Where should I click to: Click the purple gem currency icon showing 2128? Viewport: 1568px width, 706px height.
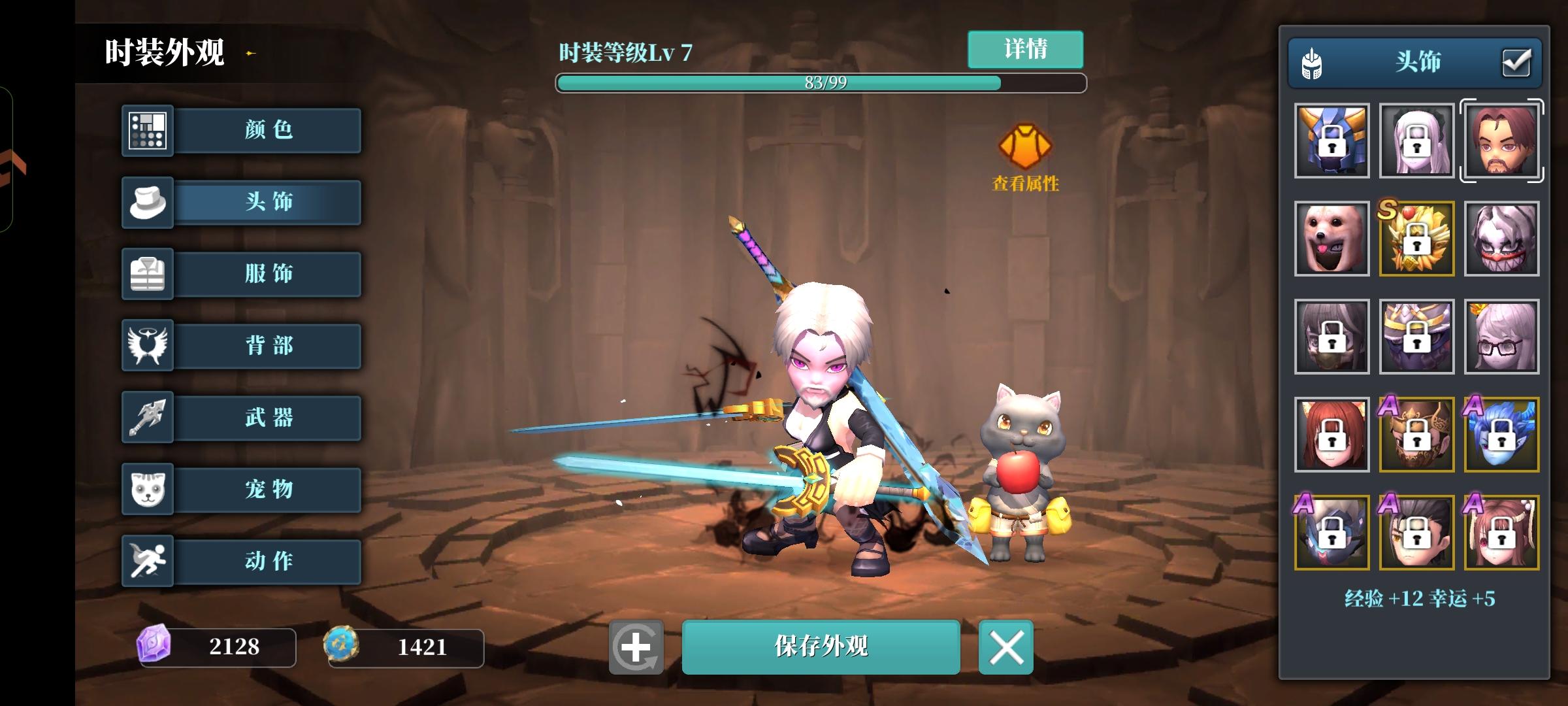pos(155,647)
